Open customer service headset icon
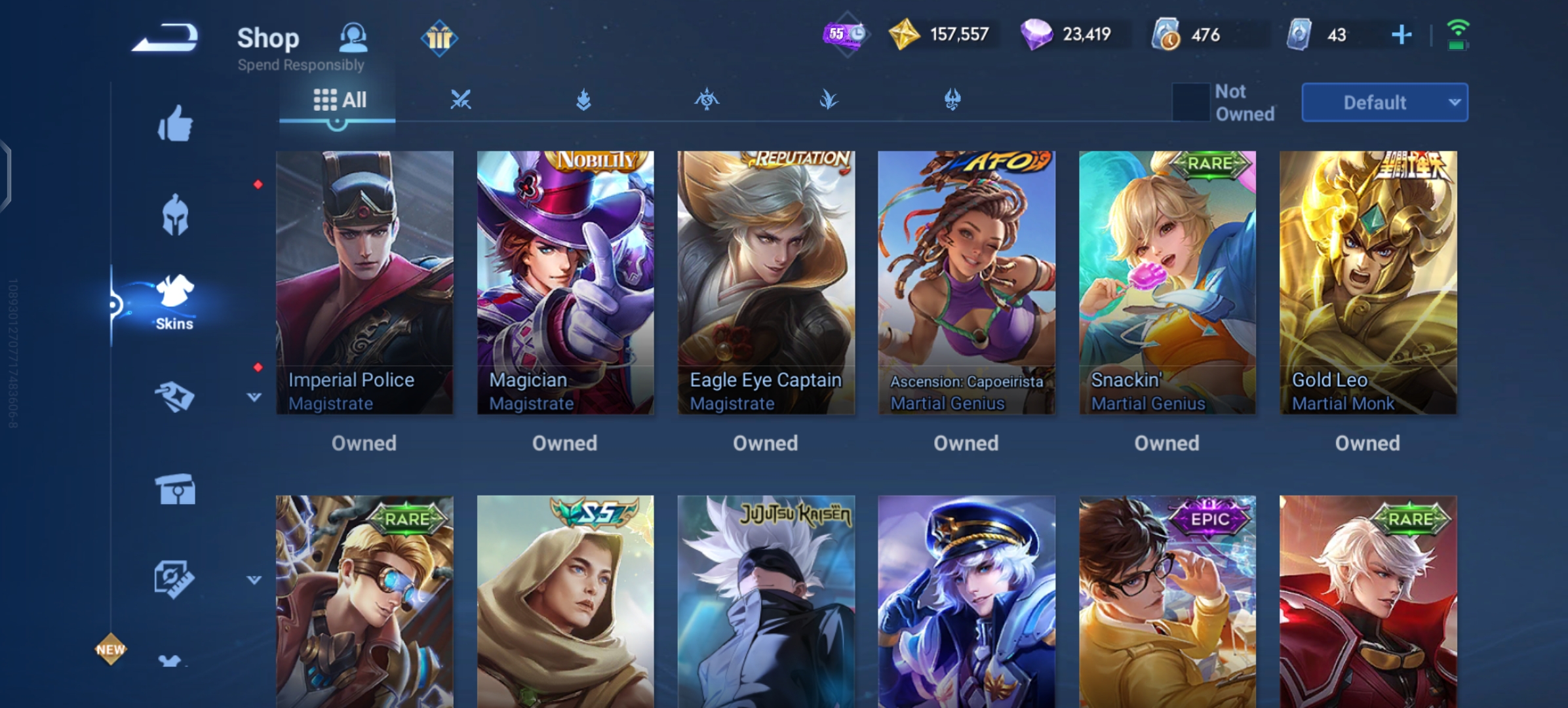 [353, 37]
